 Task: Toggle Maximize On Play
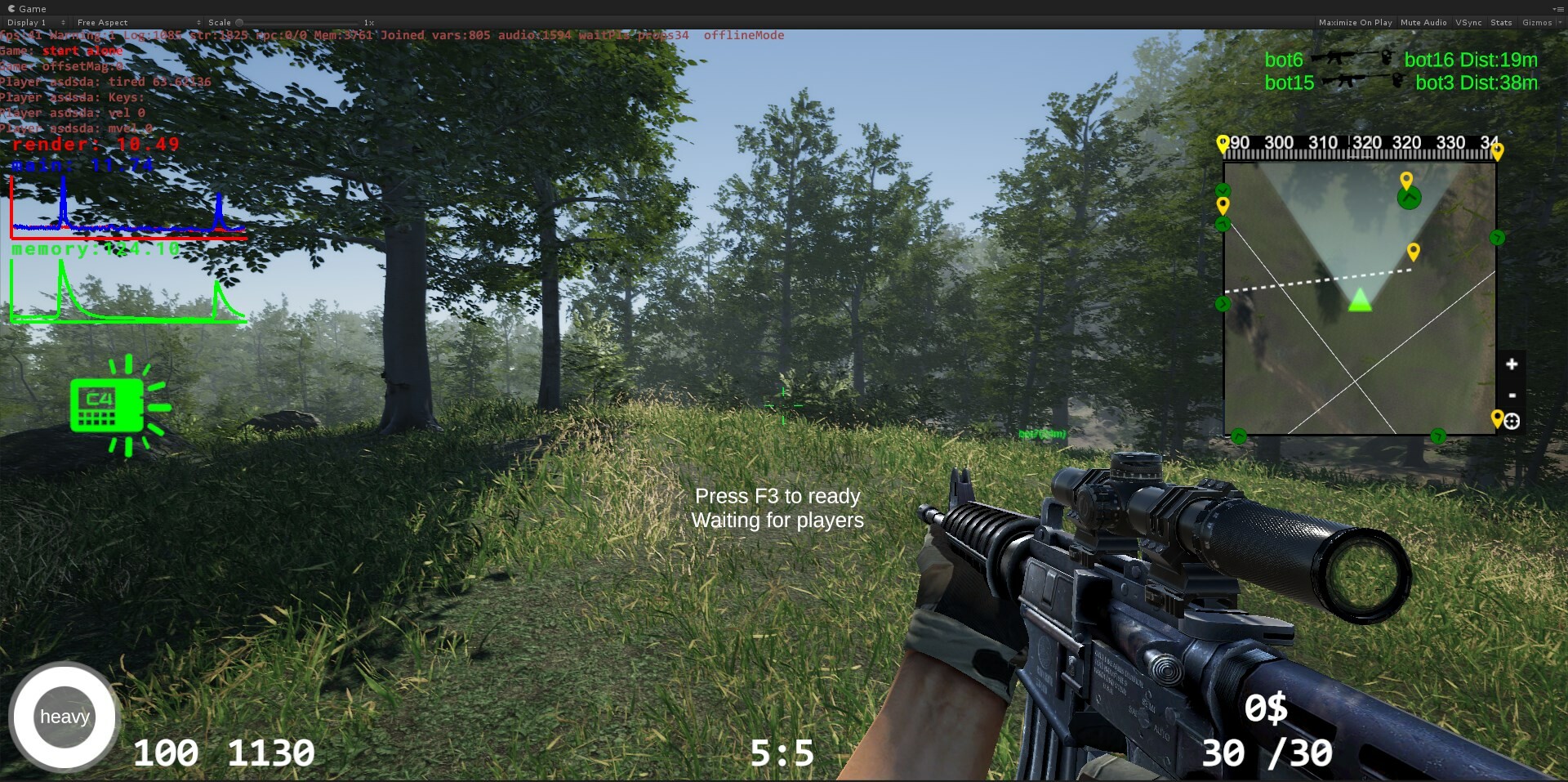click(1355, 22)
